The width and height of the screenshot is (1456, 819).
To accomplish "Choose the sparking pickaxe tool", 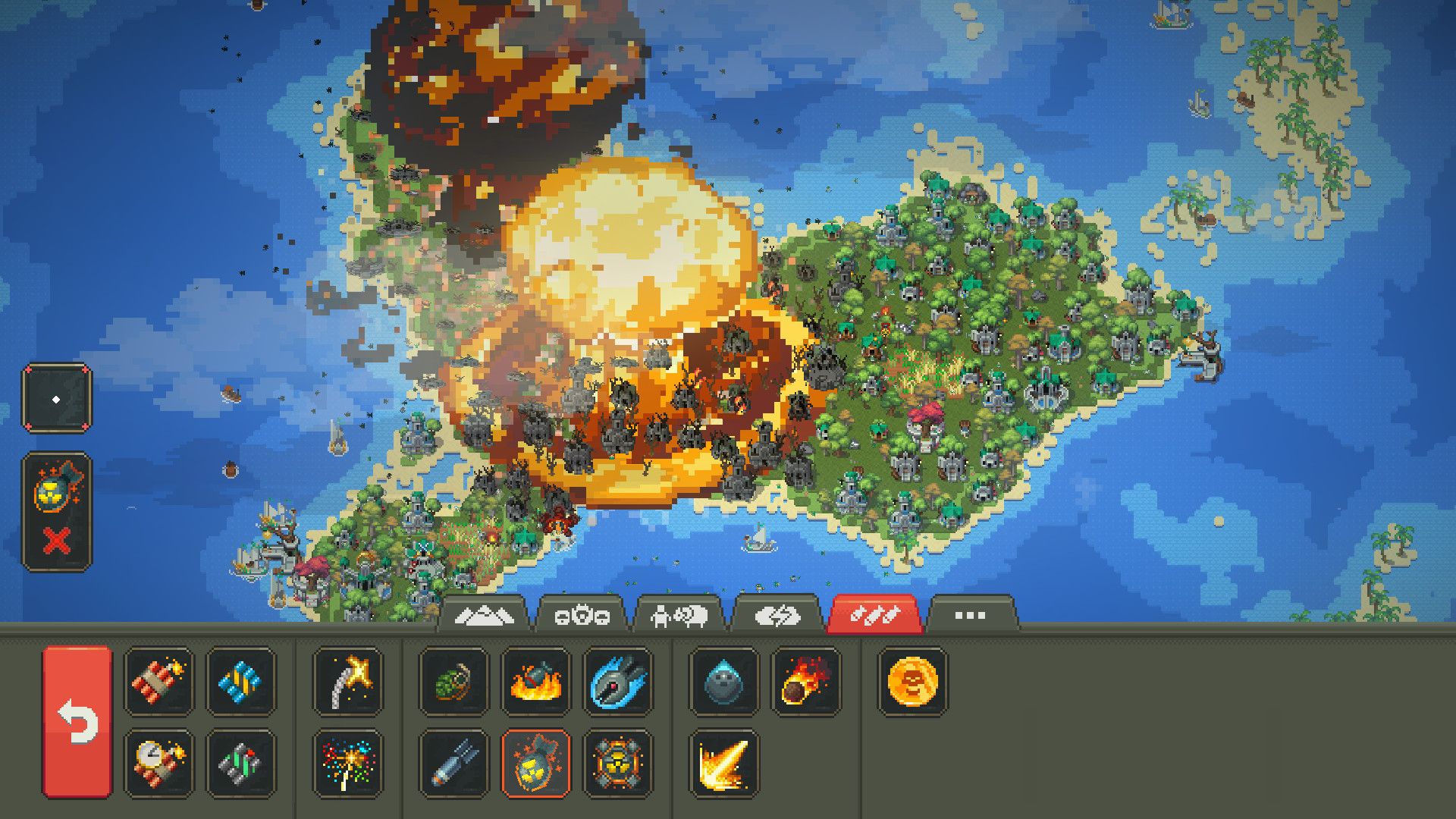I will coord(347,681).
